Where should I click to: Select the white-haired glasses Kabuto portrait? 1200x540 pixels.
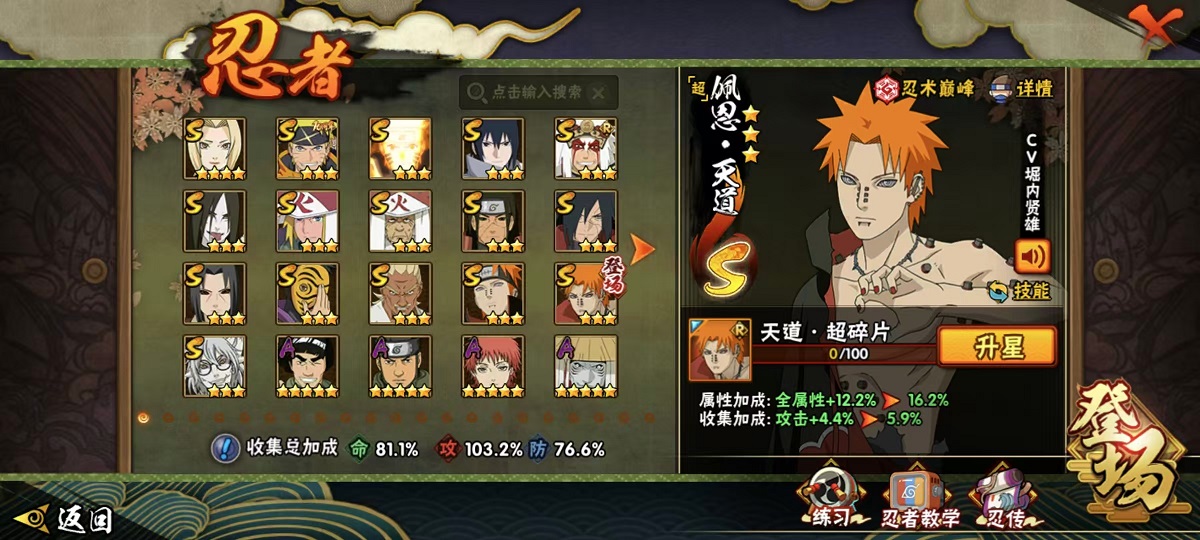point(214,366)
